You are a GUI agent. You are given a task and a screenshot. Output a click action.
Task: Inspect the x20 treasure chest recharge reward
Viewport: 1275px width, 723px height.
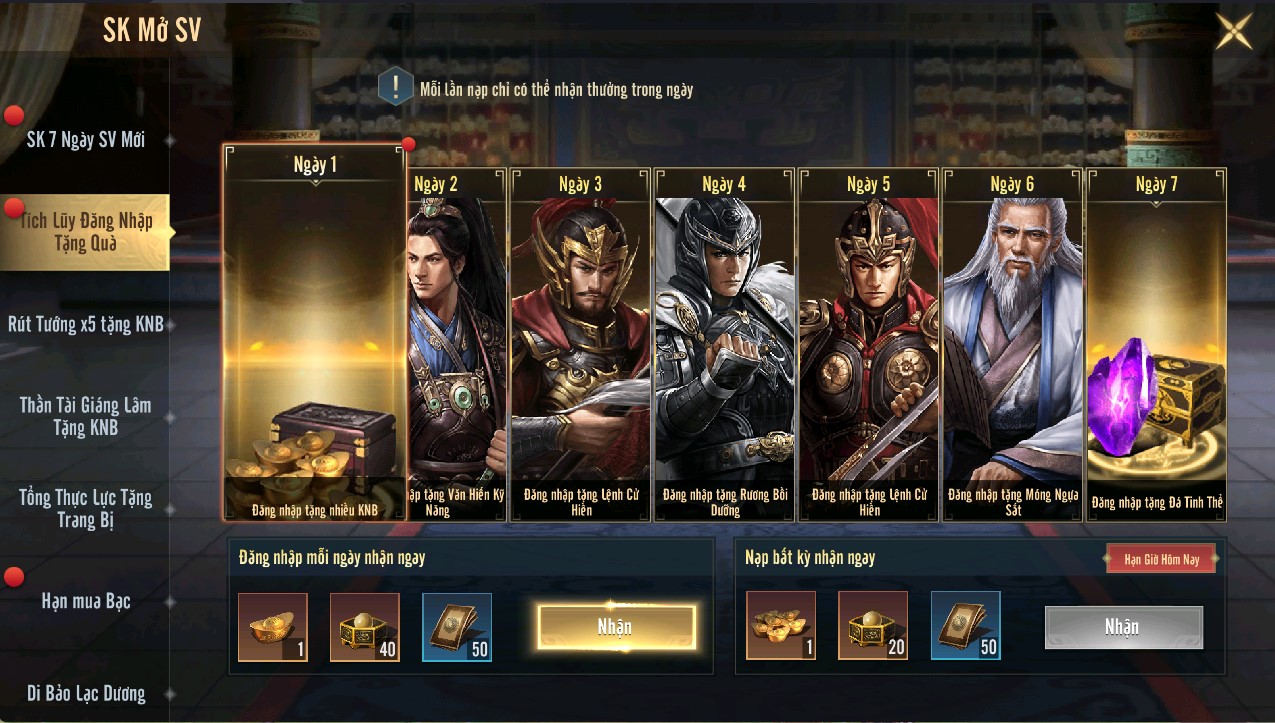click(x=872, y=627)
